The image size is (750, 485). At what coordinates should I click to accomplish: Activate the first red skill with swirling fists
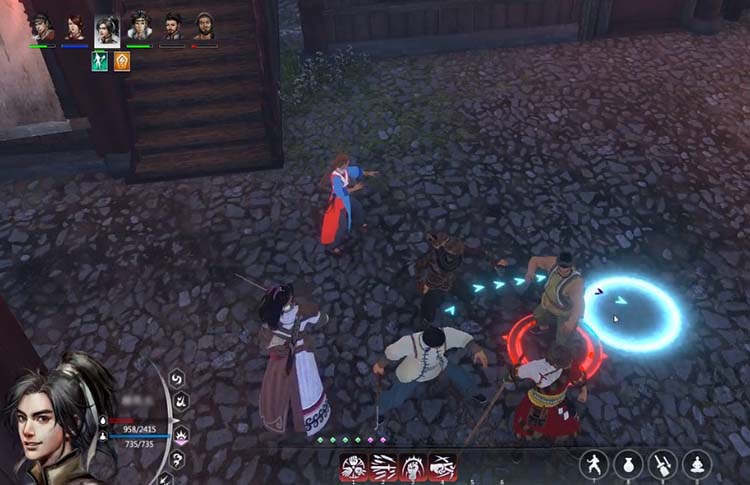(x=353, y=467)
